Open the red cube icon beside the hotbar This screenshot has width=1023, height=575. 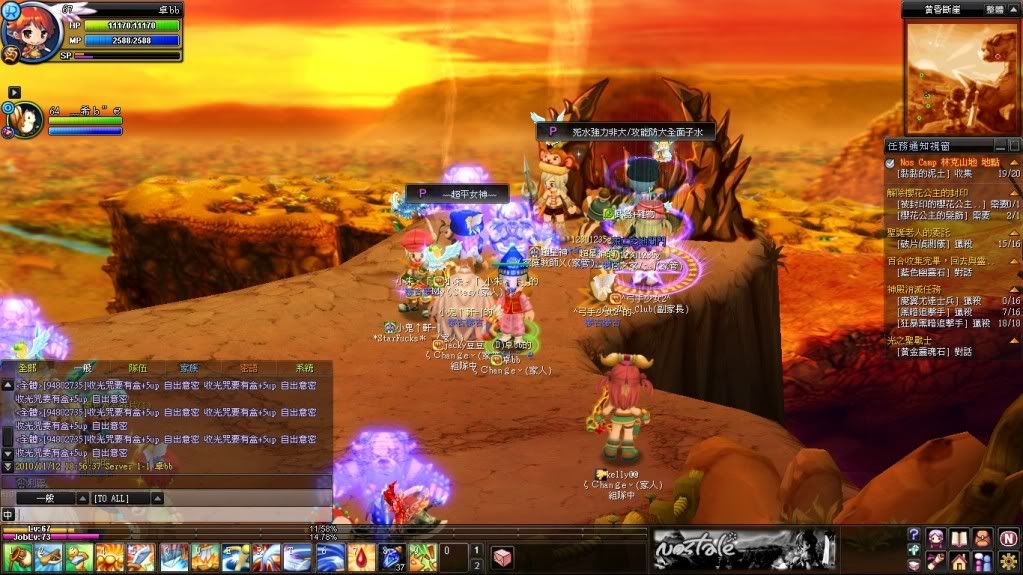point(501,556)
